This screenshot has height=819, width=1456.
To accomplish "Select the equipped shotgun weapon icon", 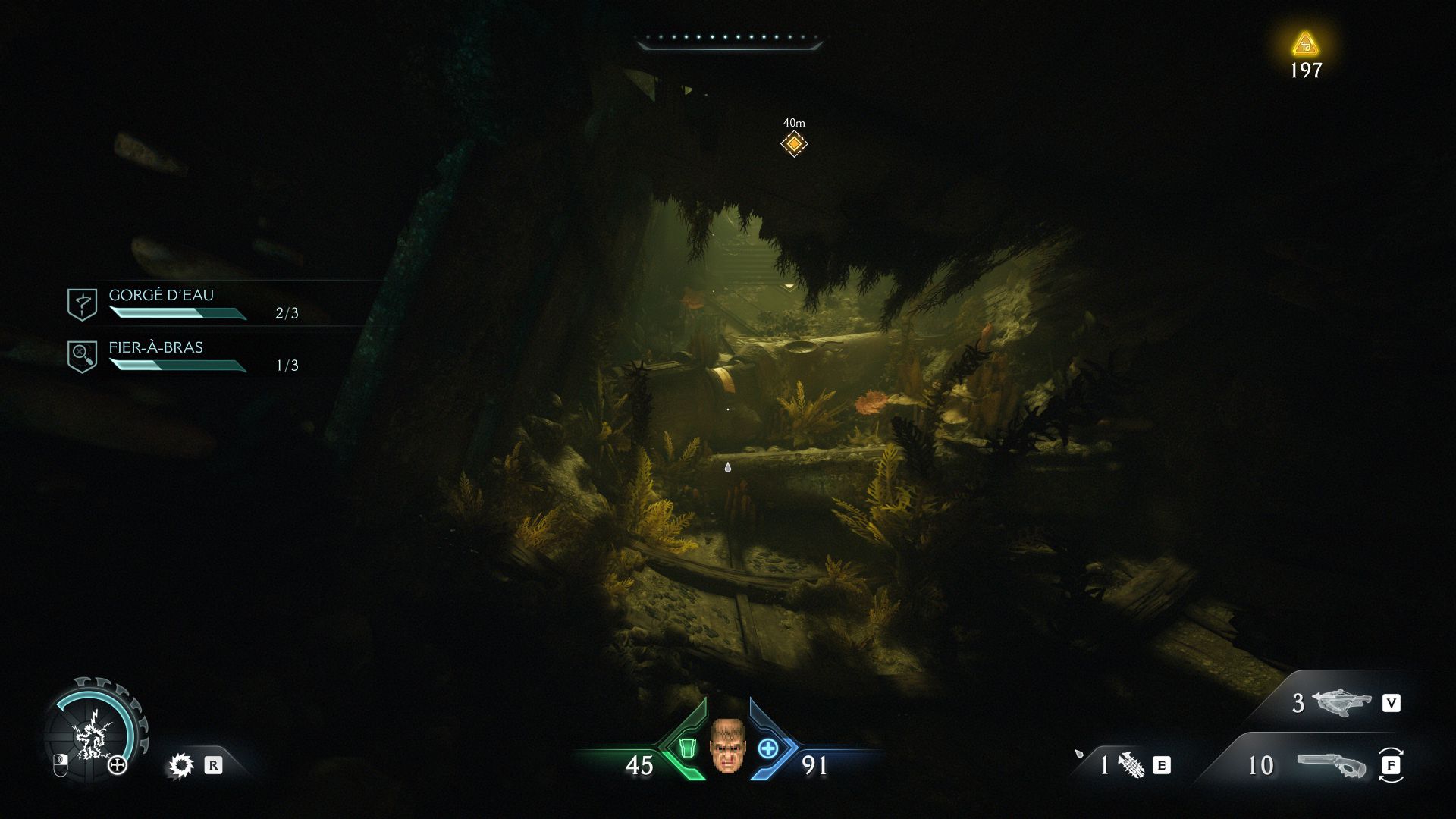I will (1331, 765).
